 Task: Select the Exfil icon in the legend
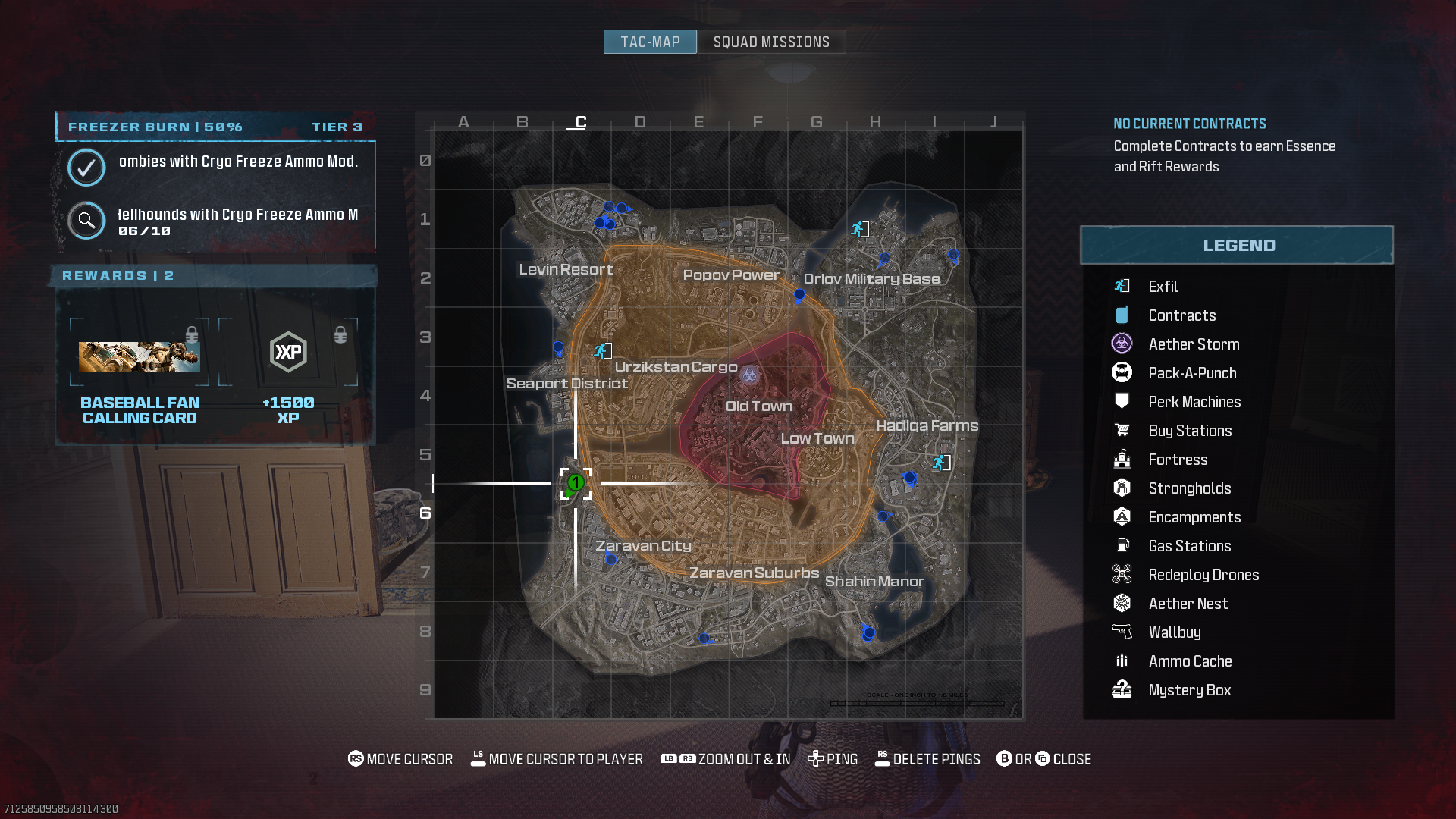point(1122,287)
